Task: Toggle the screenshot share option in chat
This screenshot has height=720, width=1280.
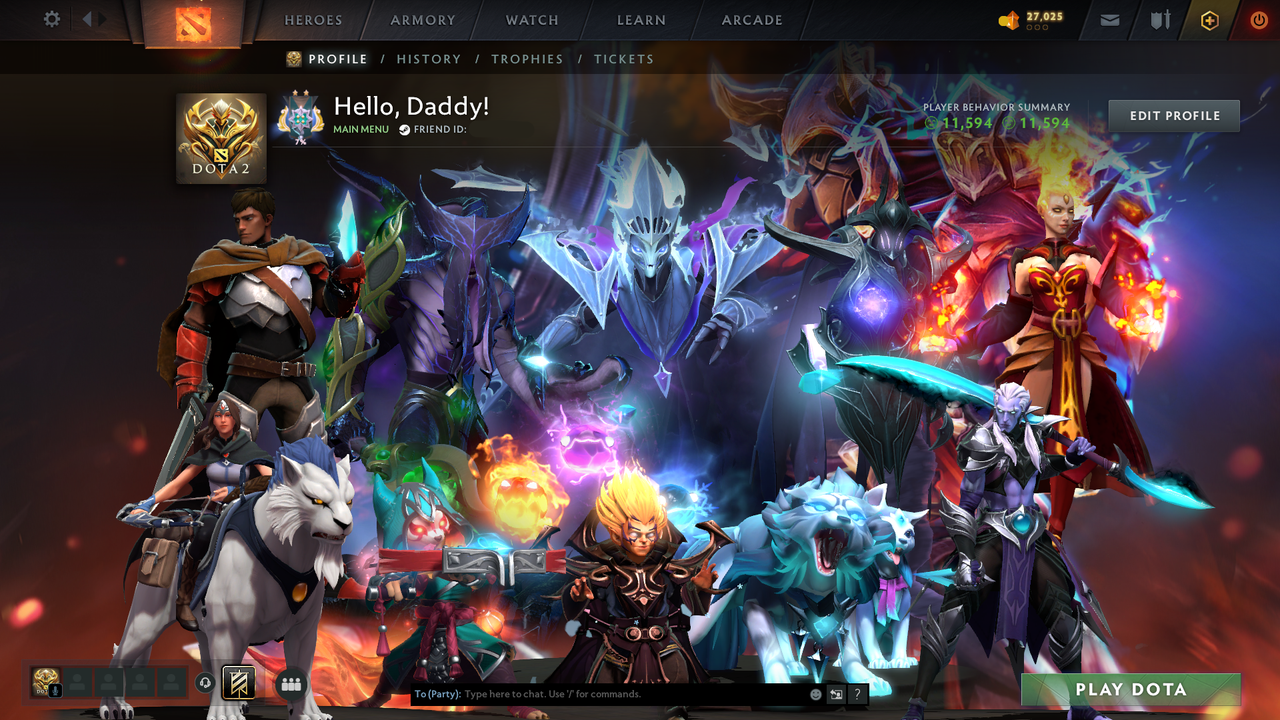Action: coord(836,693)
